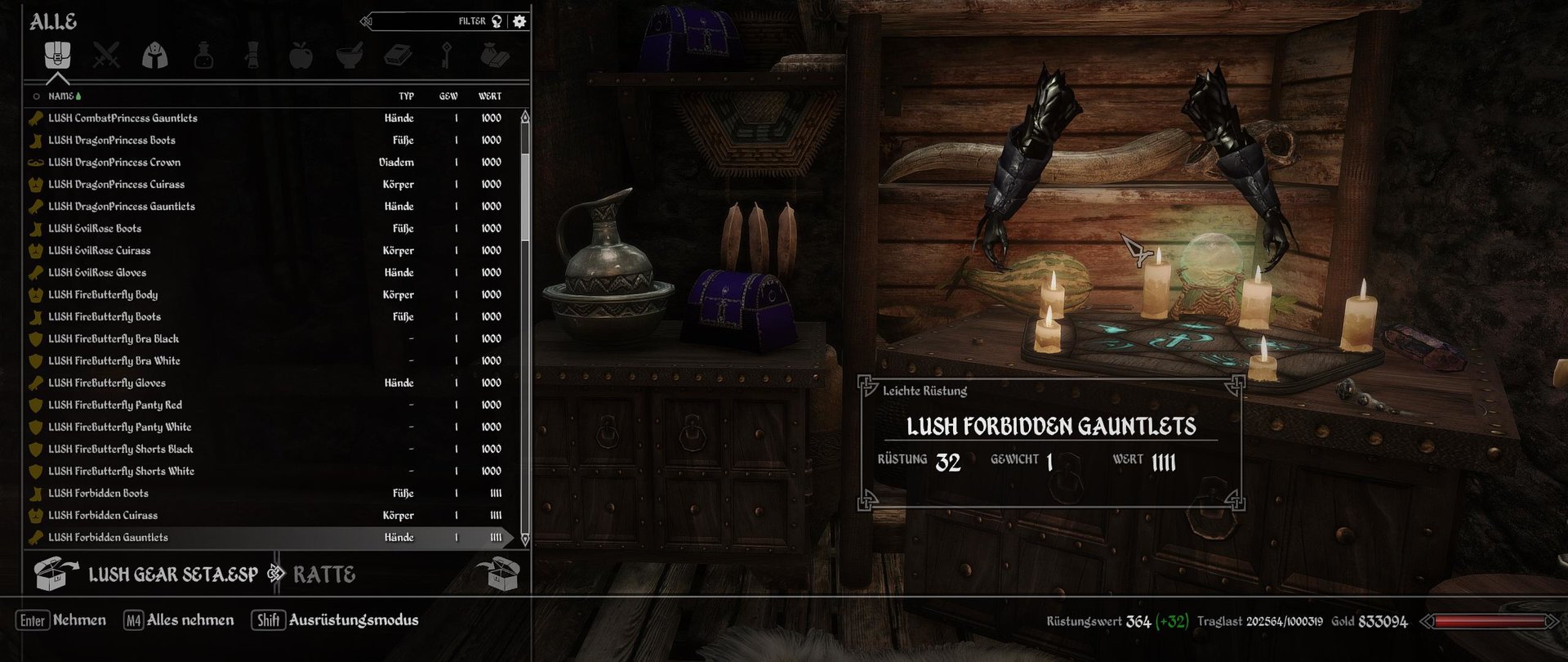Show the potions category
Image resolution: width=1568 pixels, height=662 pixels.
click(x=203, y=56)
